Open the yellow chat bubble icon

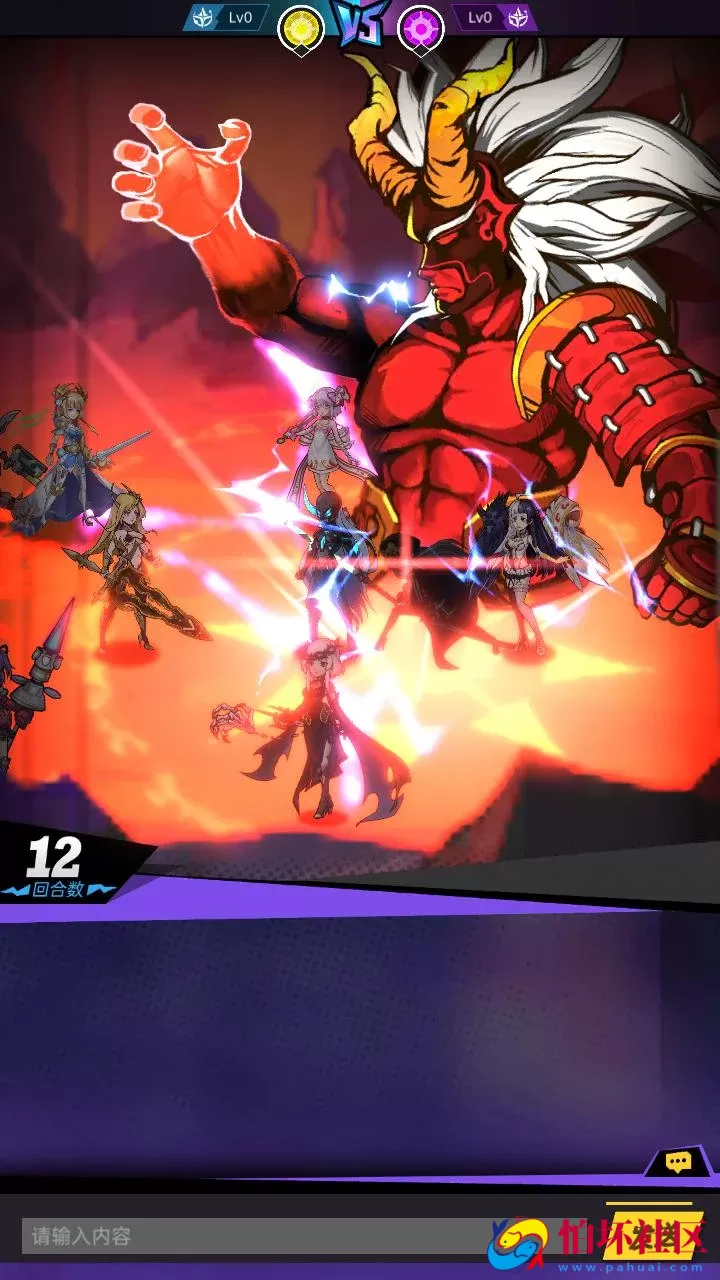coord(679,1162)
